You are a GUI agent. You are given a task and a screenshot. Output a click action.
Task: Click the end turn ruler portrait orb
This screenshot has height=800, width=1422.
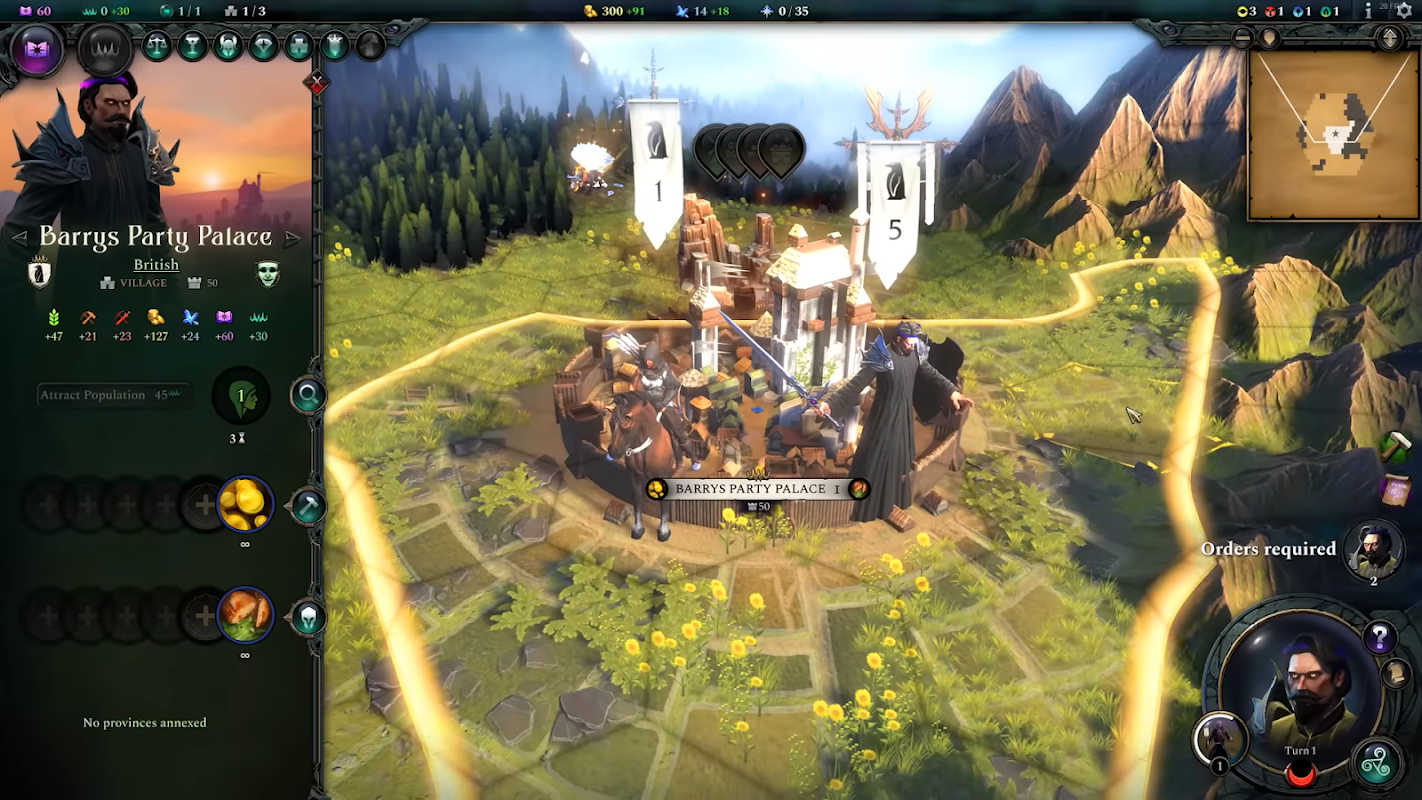click(x=1300, y=700)
